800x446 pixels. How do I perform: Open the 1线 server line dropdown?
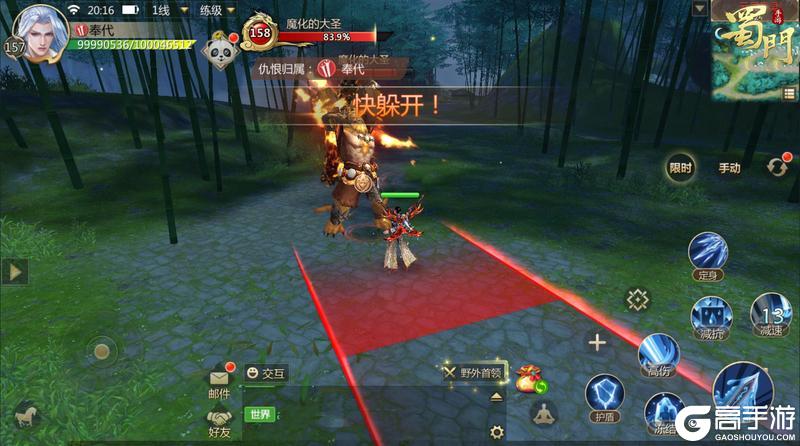pyautogui.click(x=163, y=10)
